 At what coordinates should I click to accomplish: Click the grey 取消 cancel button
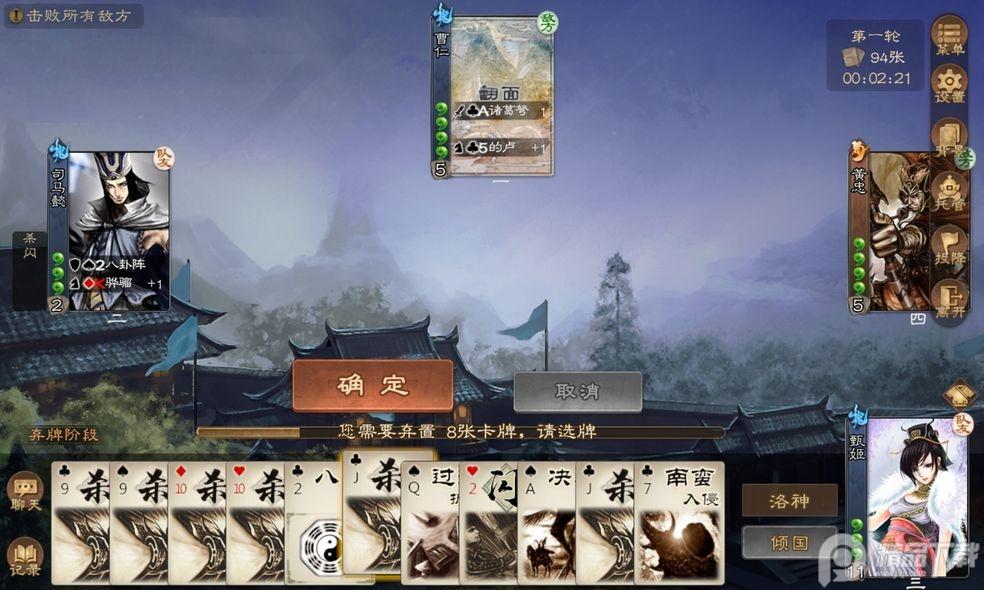pos(577,391)
